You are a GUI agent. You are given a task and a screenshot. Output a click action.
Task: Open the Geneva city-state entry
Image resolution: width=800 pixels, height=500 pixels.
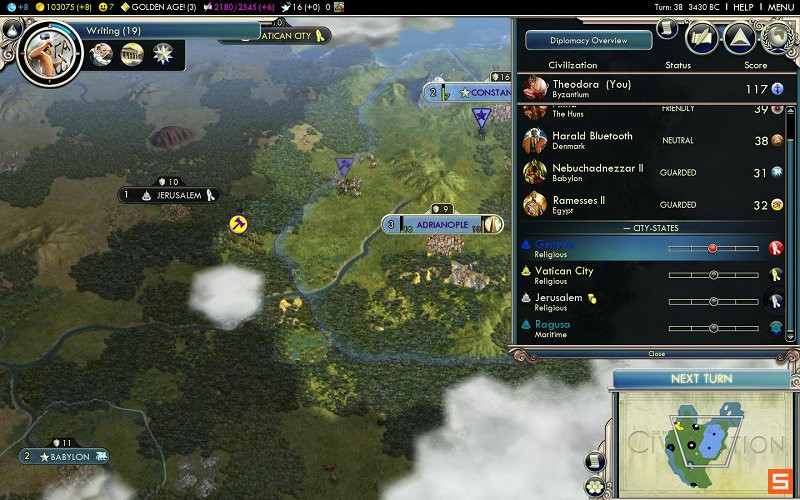click(554, 248)
